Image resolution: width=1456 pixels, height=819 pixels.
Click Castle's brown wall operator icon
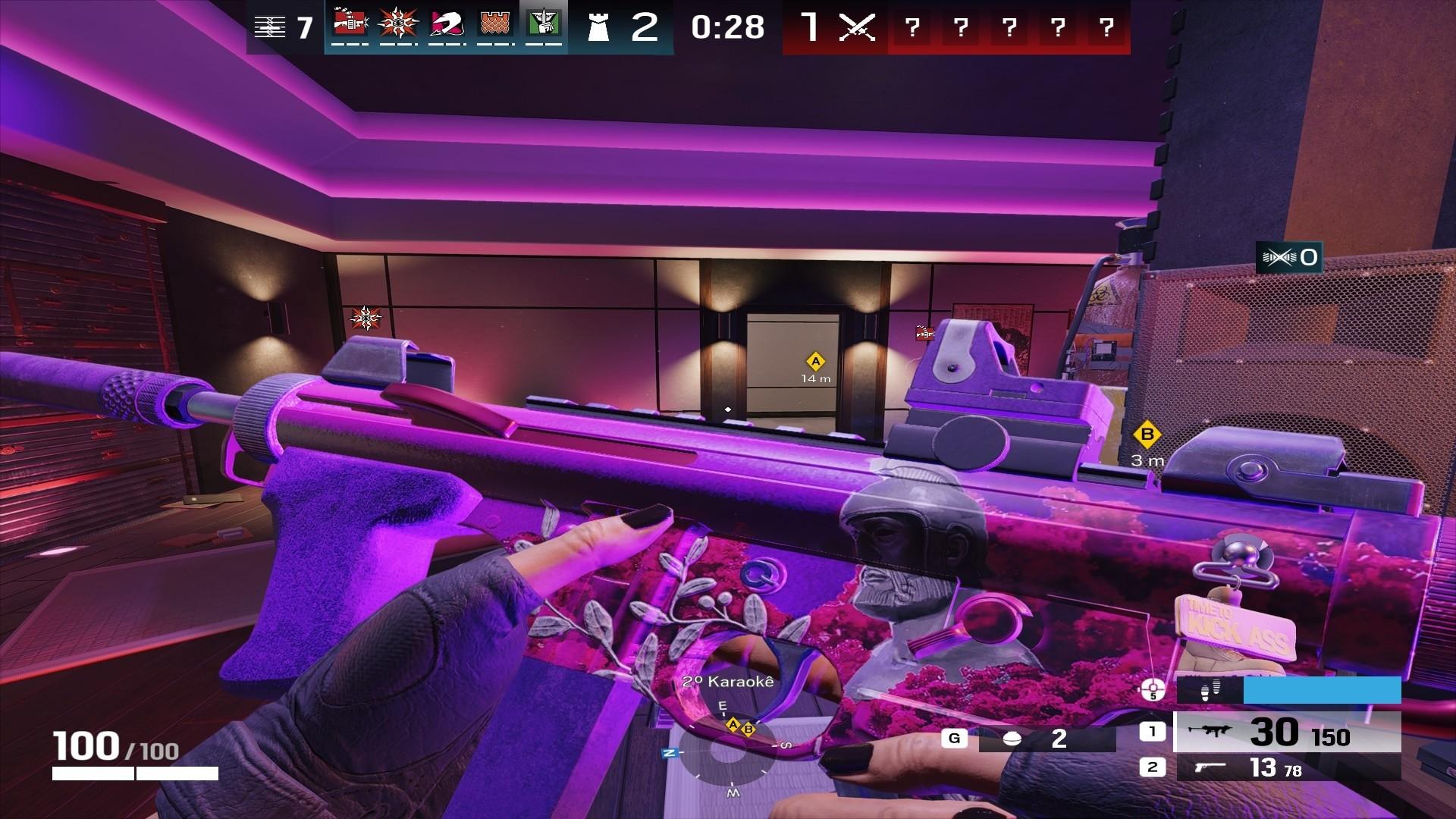click(495, 24)
